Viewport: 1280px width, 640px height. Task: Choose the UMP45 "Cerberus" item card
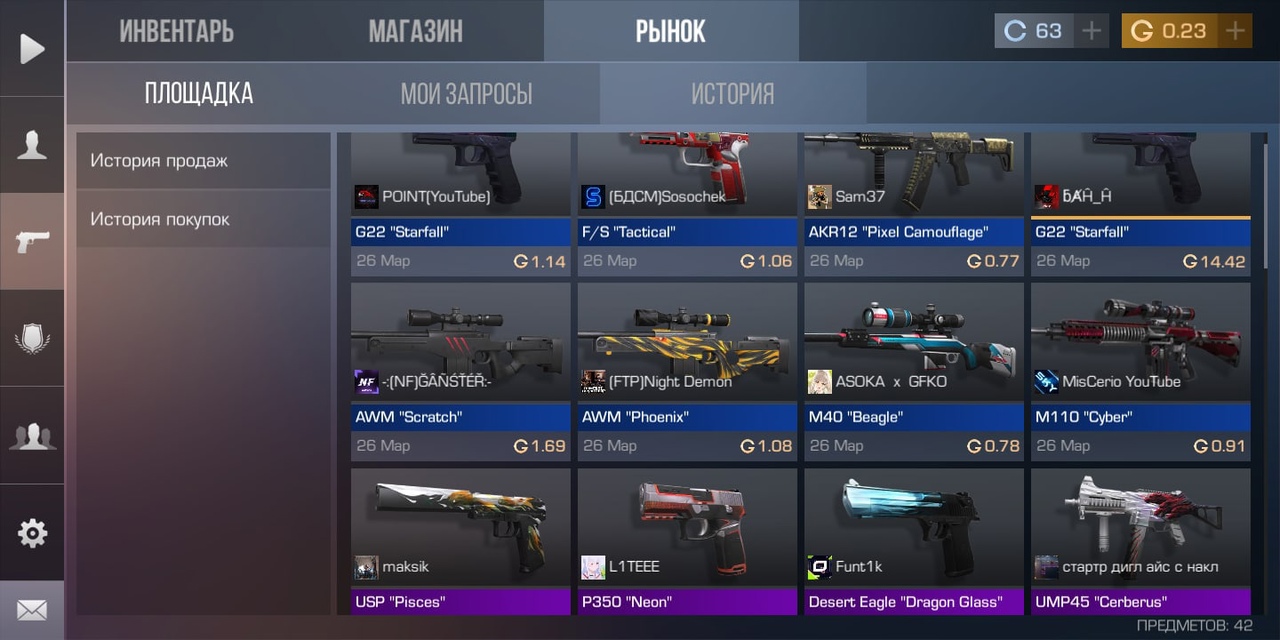pos(1141,541)
